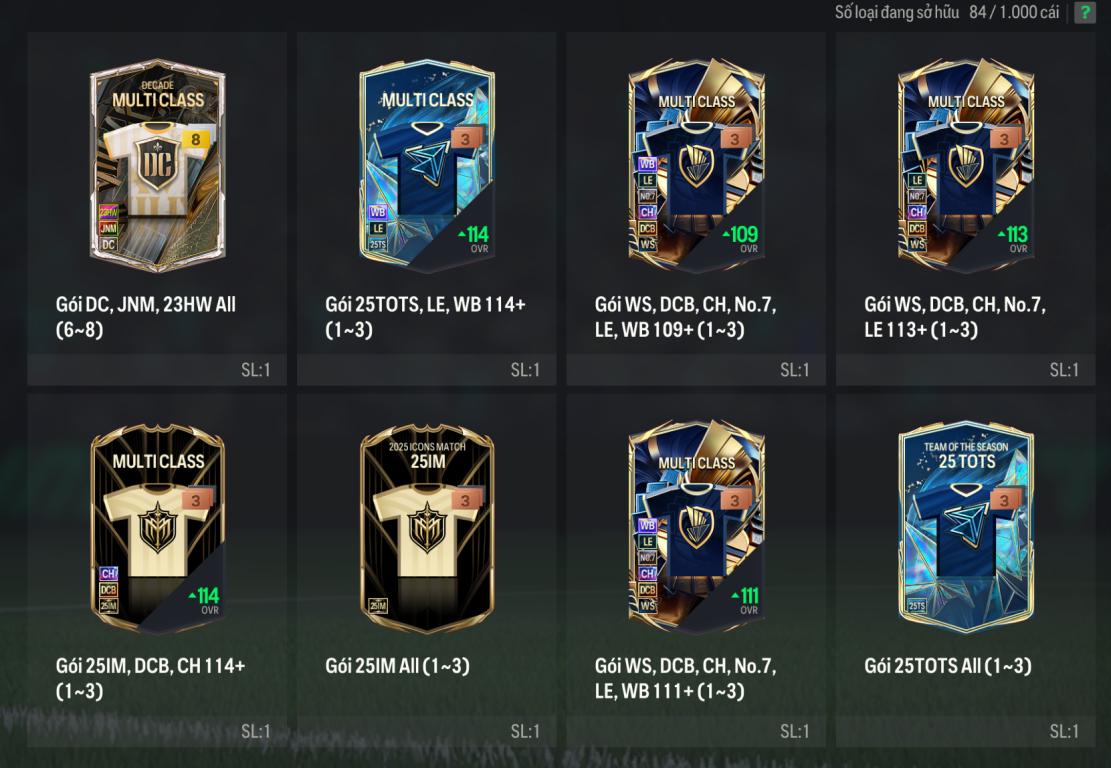This screenshot has width=1111, height=768.
Task: Click the green question mark help button
Action: 1084,13
